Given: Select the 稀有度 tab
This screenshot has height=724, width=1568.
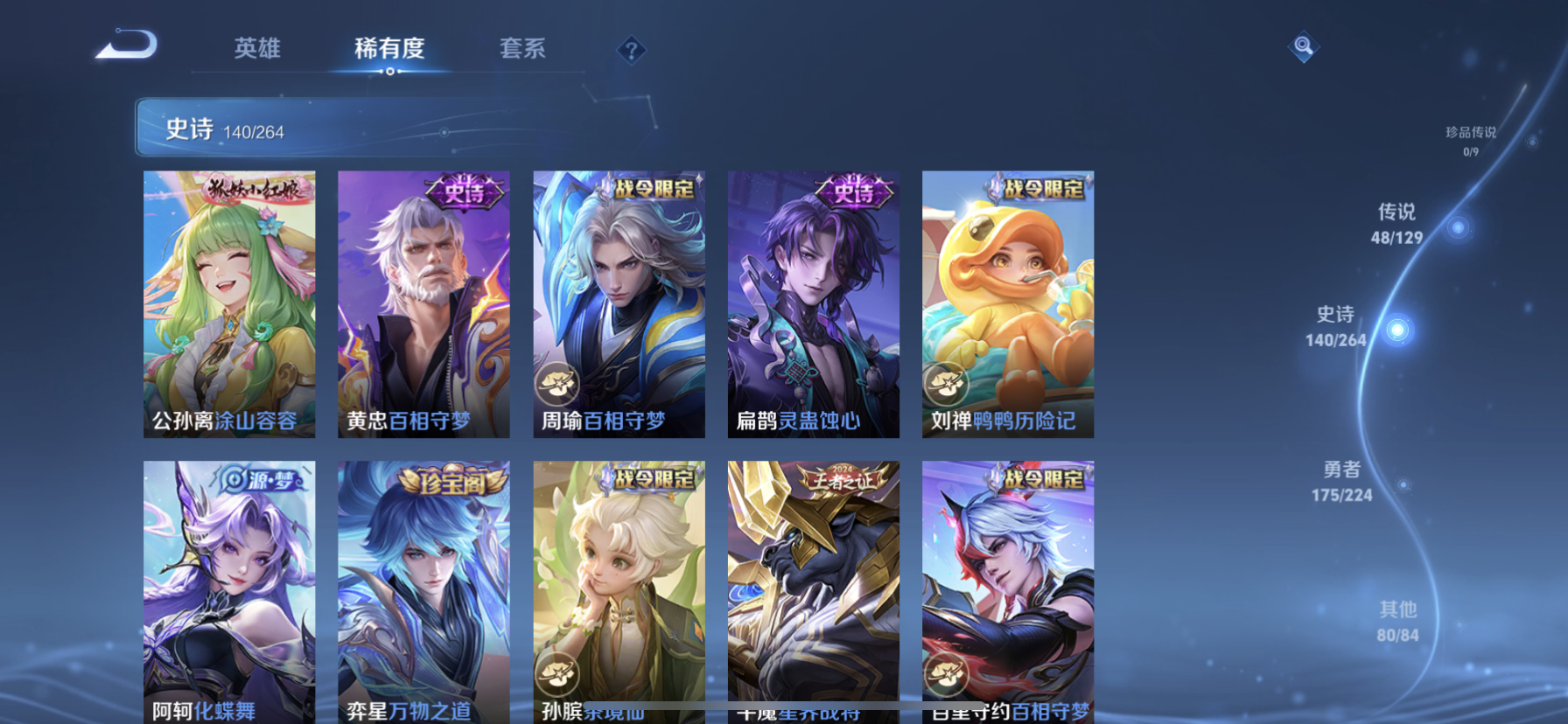Looking at the screenshot, I should pyautogui.click(x=389, y=48).
